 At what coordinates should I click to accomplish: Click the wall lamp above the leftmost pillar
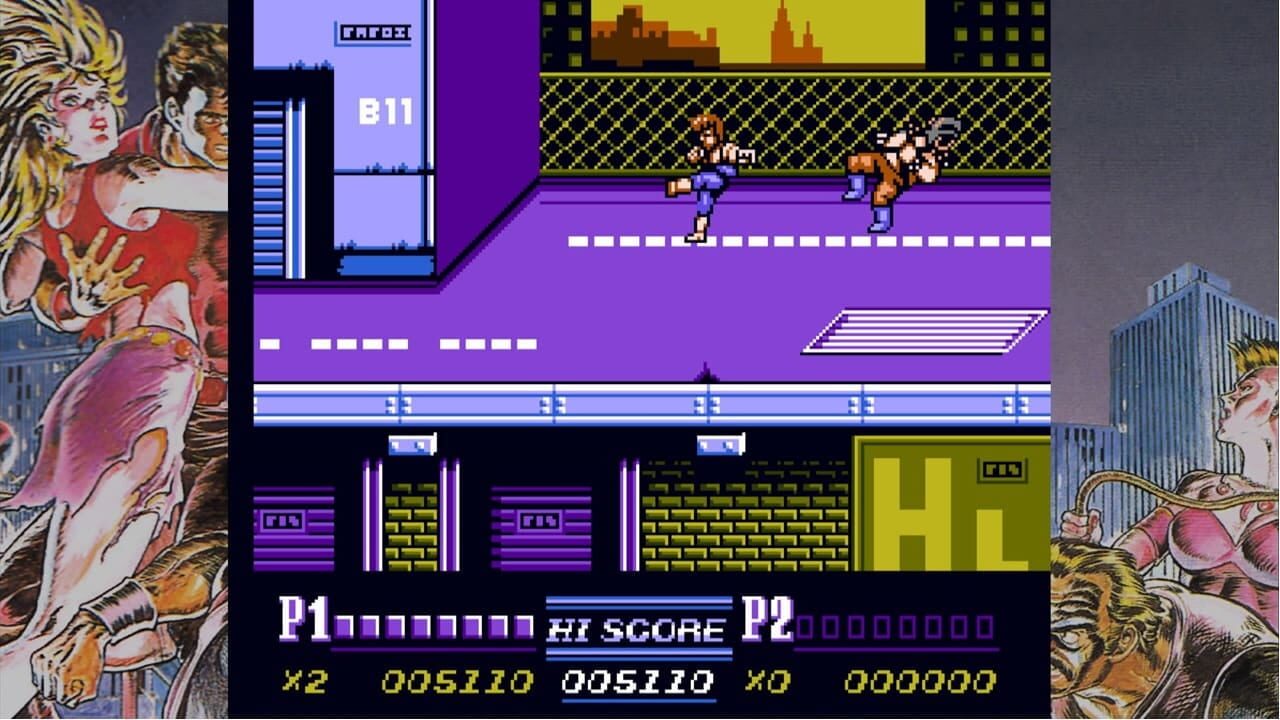[410, 445]
